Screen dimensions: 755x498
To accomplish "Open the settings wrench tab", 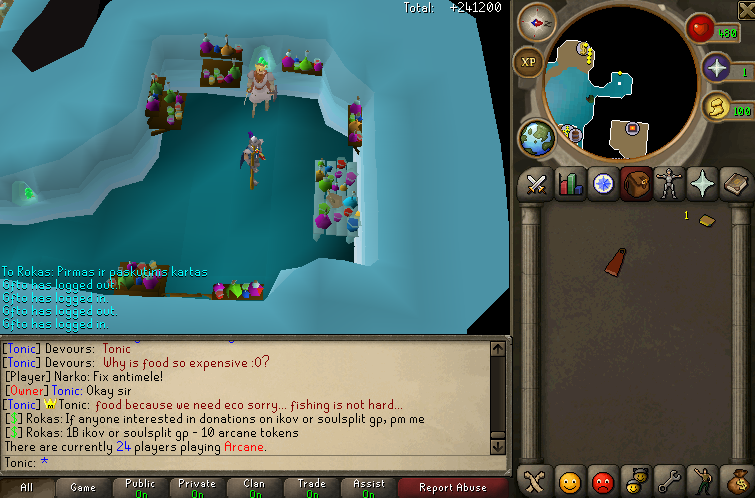I will 669,481.
